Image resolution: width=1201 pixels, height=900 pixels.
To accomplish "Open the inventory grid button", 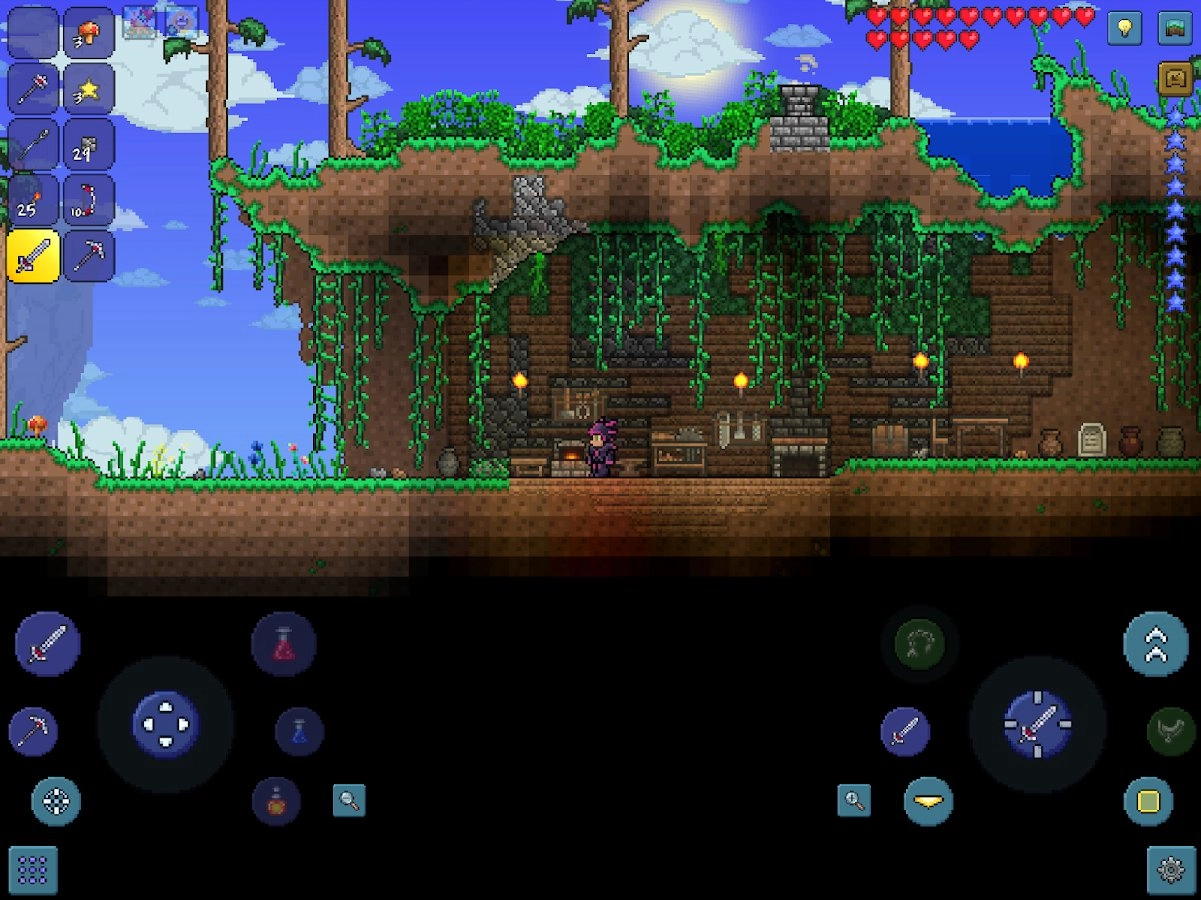I will click(33, 870).
